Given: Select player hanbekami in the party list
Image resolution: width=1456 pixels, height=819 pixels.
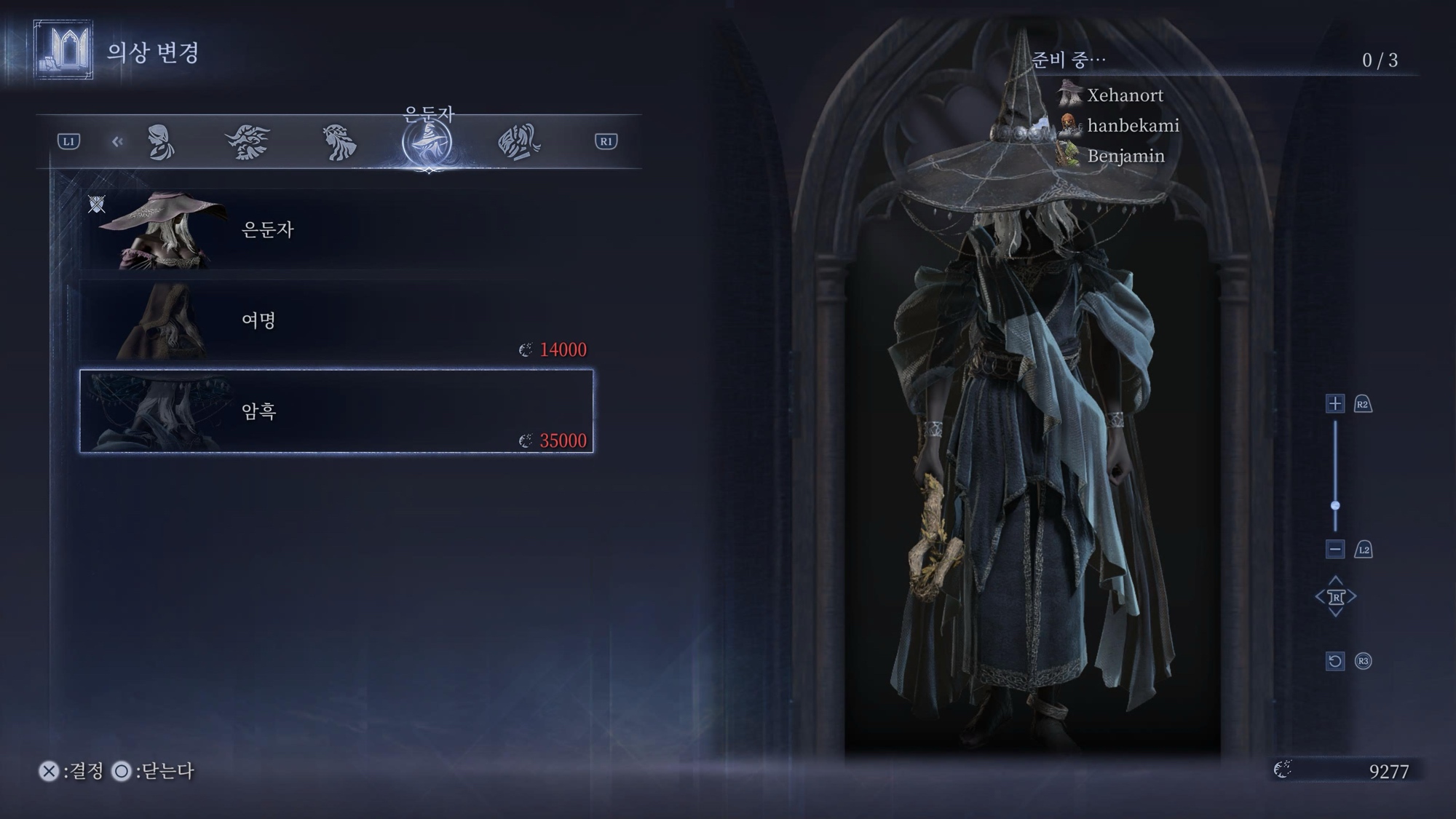Looking at the screenshot, I should pos(1132,126).
